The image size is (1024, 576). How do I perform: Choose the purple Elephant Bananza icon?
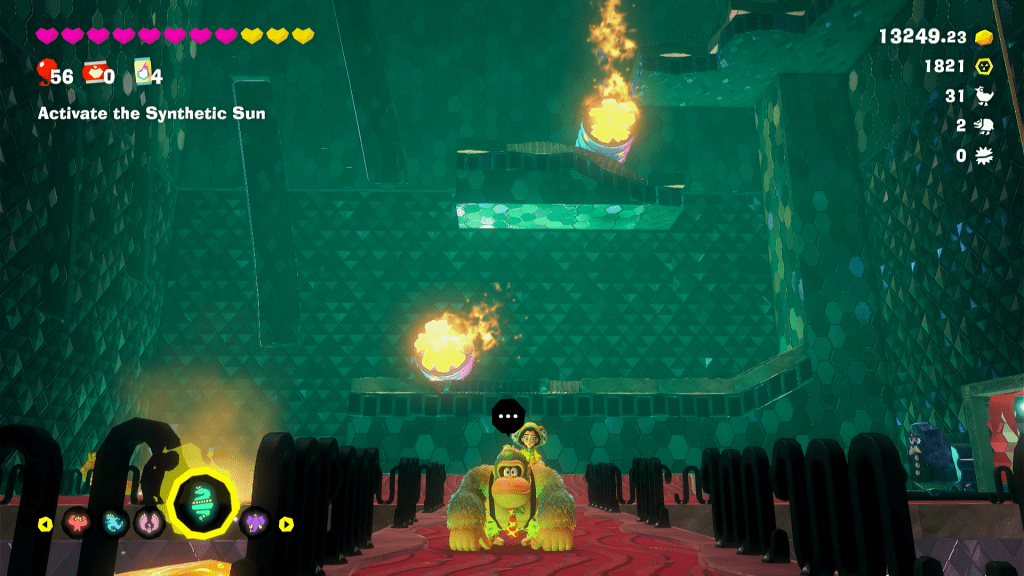click(x=254, y=522)
